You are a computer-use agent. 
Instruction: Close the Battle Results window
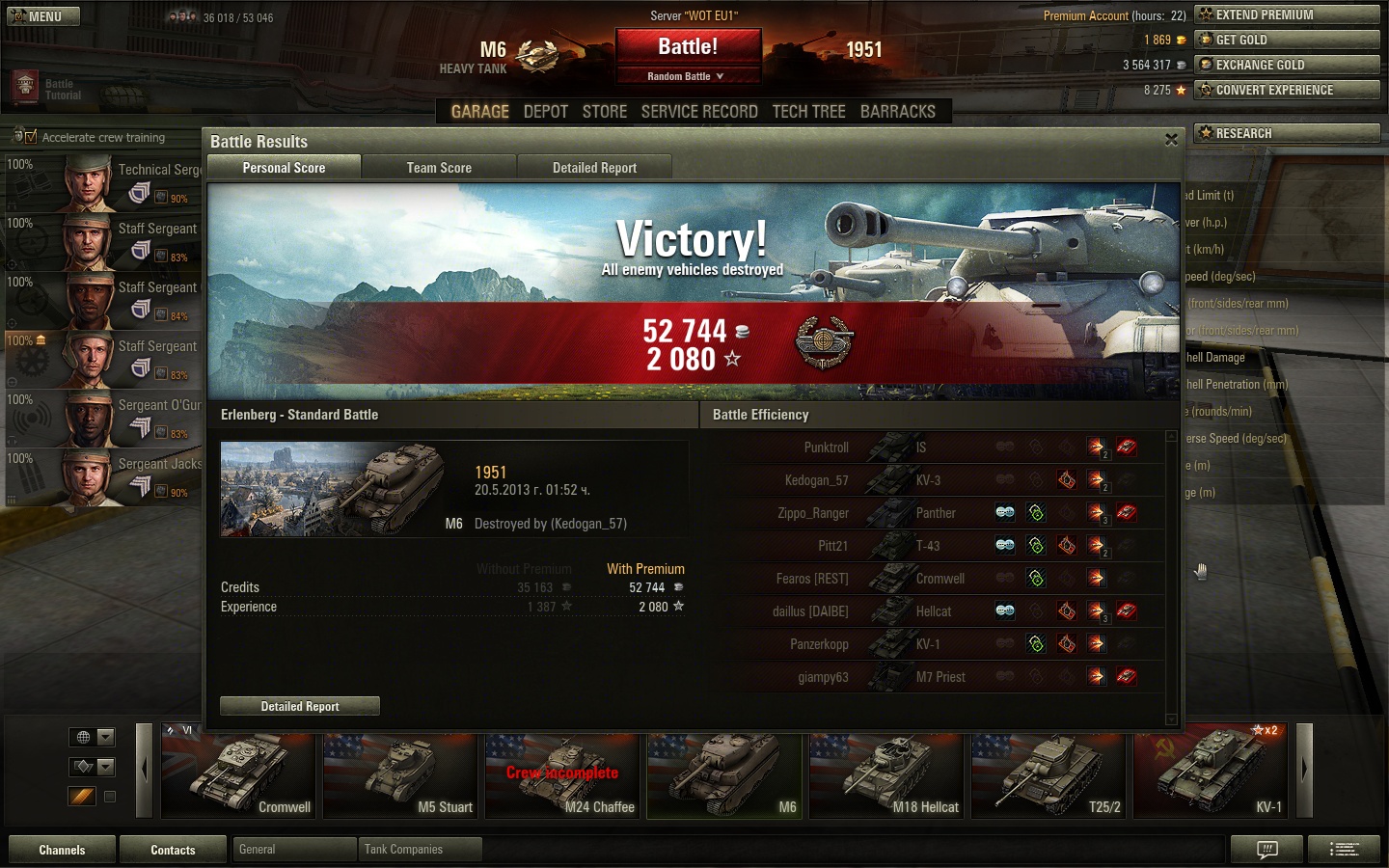click(x=1171, y=140)
